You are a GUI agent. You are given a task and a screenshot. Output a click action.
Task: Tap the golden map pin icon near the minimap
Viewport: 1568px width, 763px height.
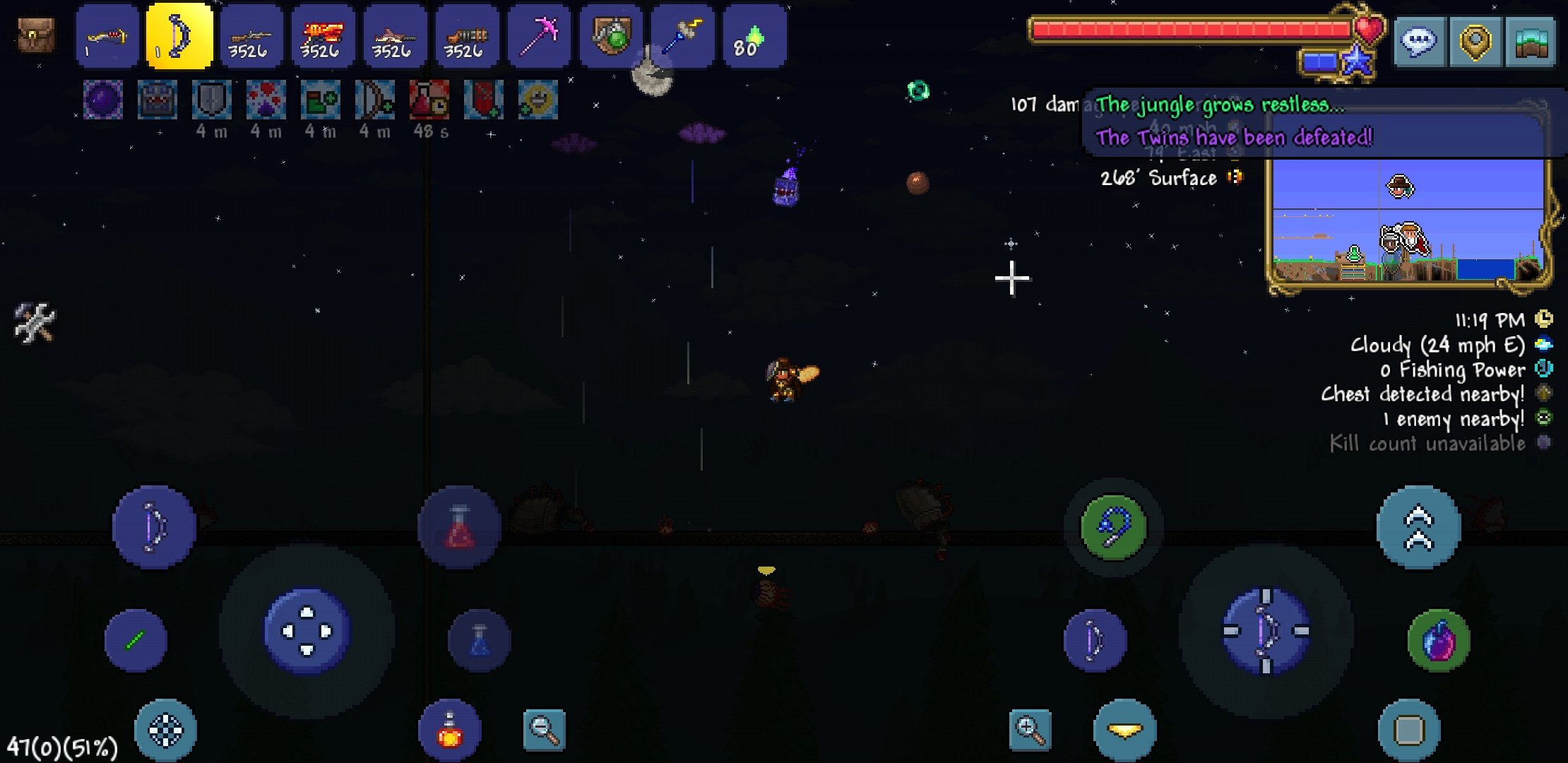coord(1476,42)
